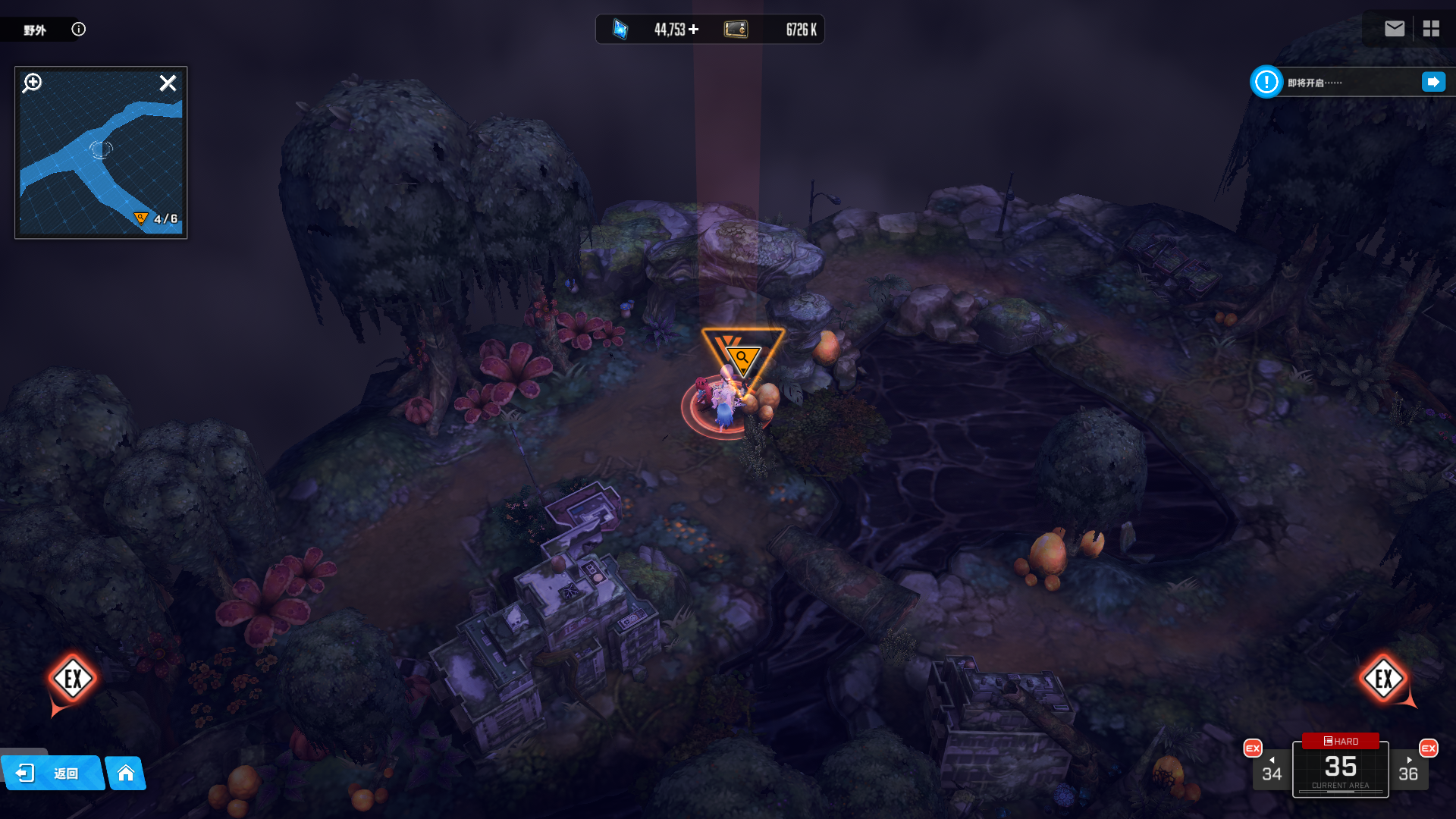Open the grid main menu

[x=1431, y=29]
